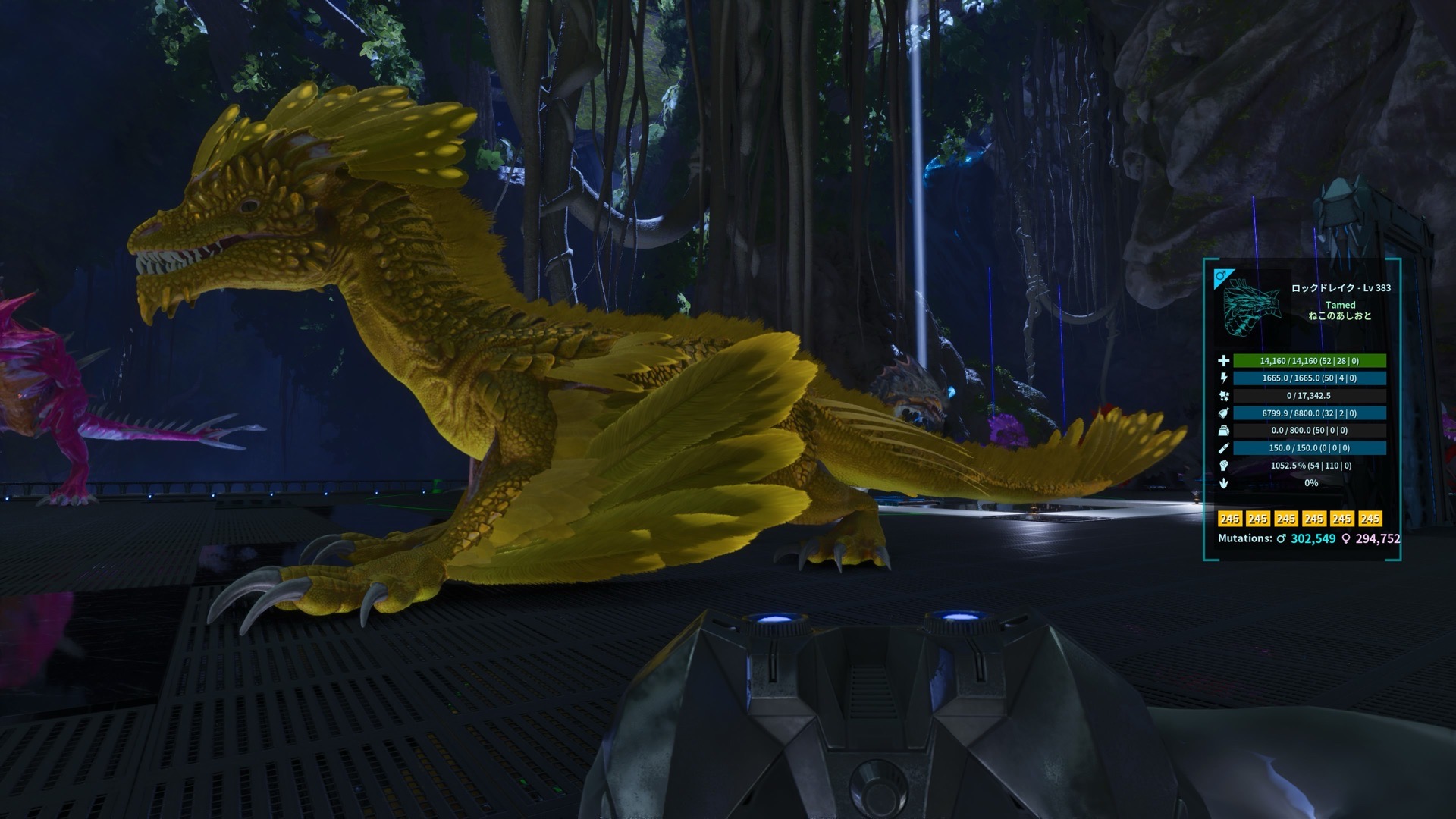Select the male gender icon on the panel
The height and width of the screenshot is (819, 1456).
[x=1221, y=277]
